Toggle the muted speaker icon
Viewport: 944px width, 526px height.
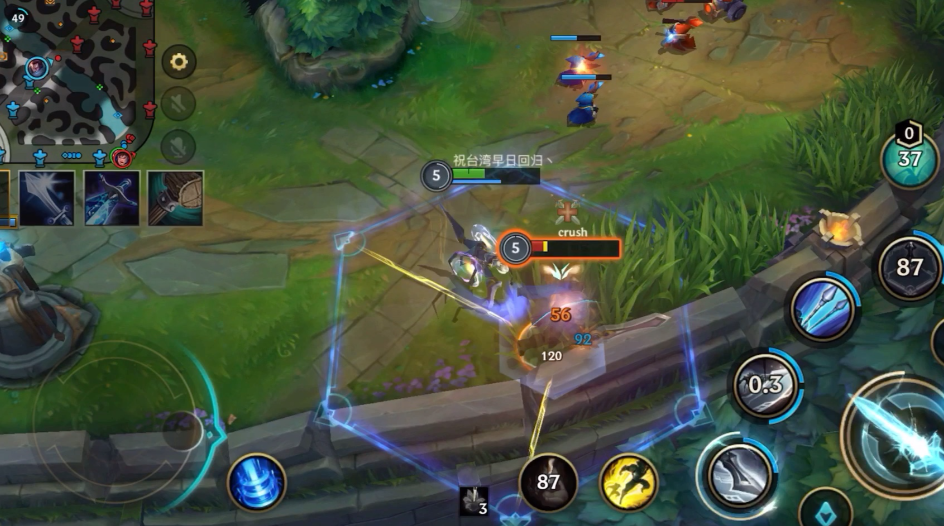(x=179, y=103)
